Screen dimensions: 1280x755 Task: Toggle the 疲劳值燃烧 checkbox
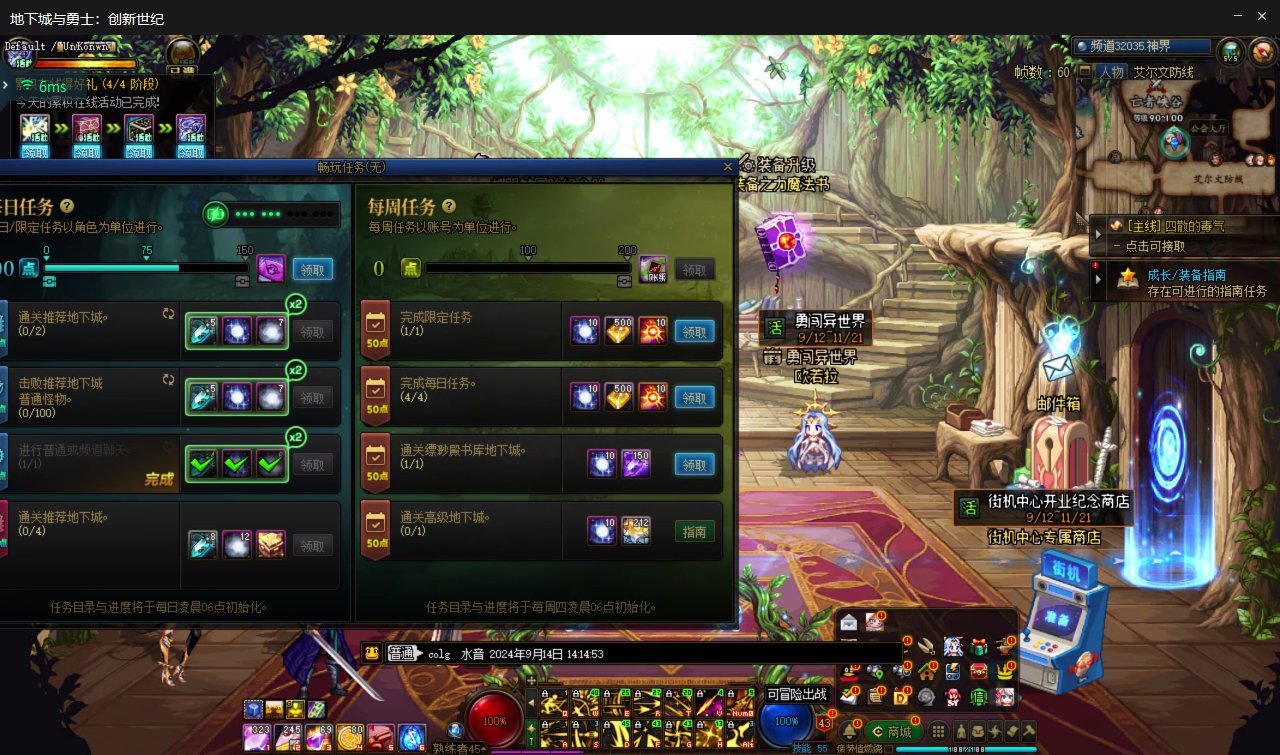(x=888, y=748)
